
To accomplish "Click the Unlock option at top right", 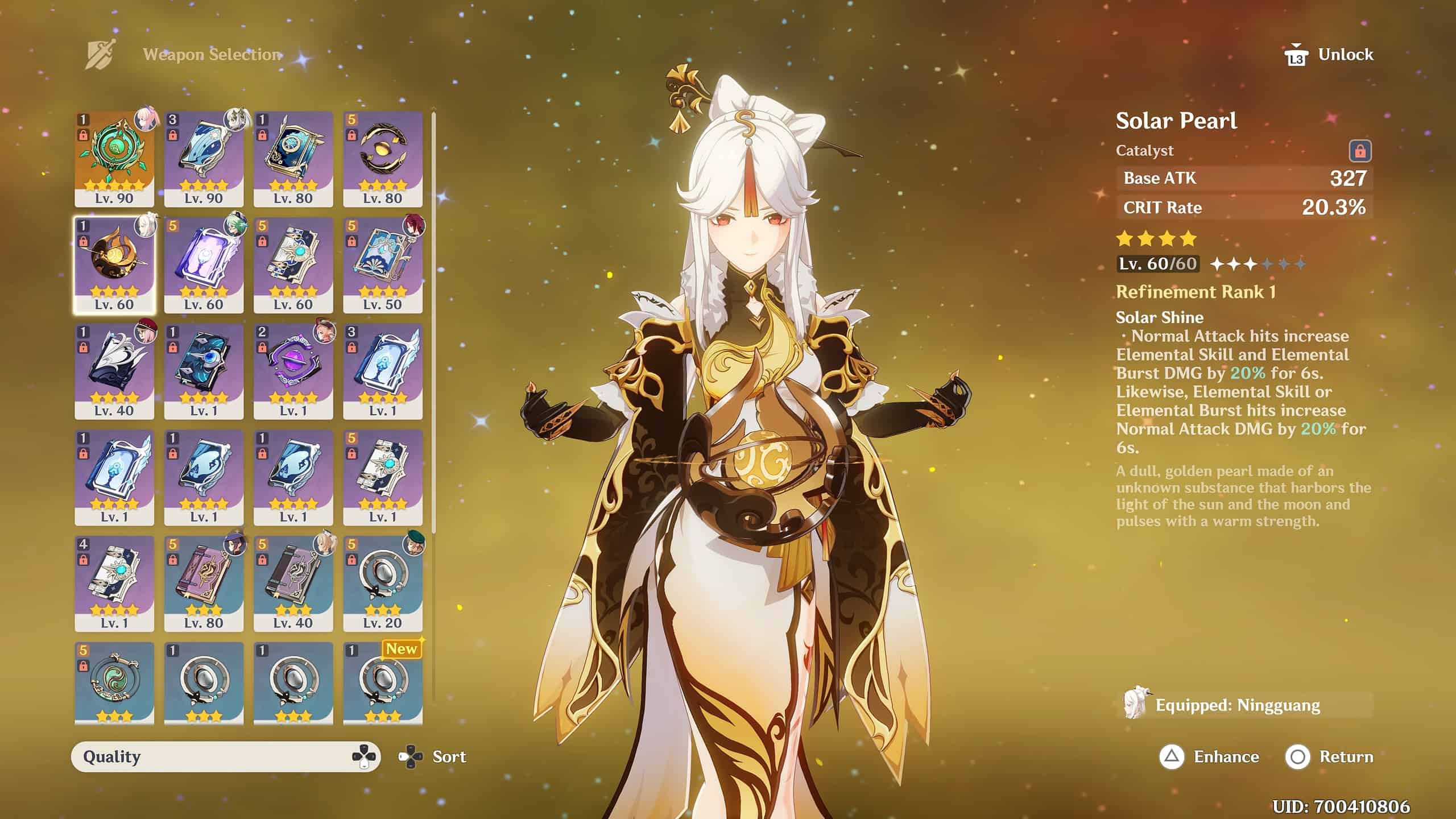I will tap(1329, 55).
